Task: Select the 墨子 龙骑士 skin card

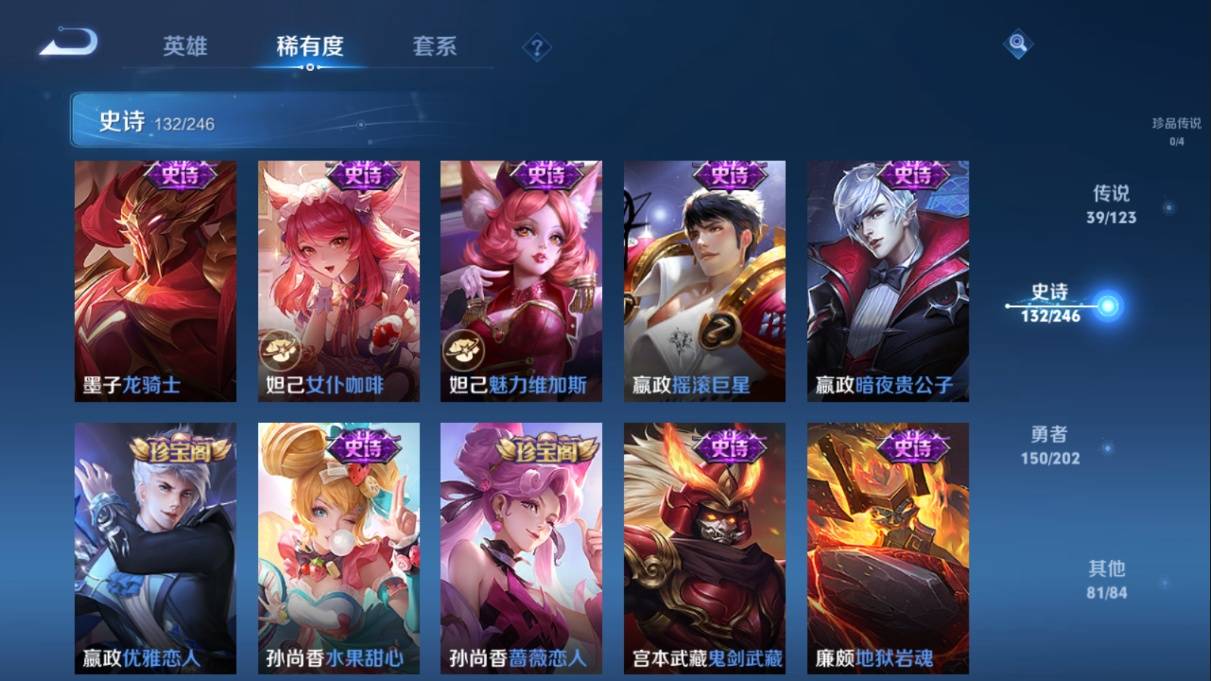Action: [155, 281]
